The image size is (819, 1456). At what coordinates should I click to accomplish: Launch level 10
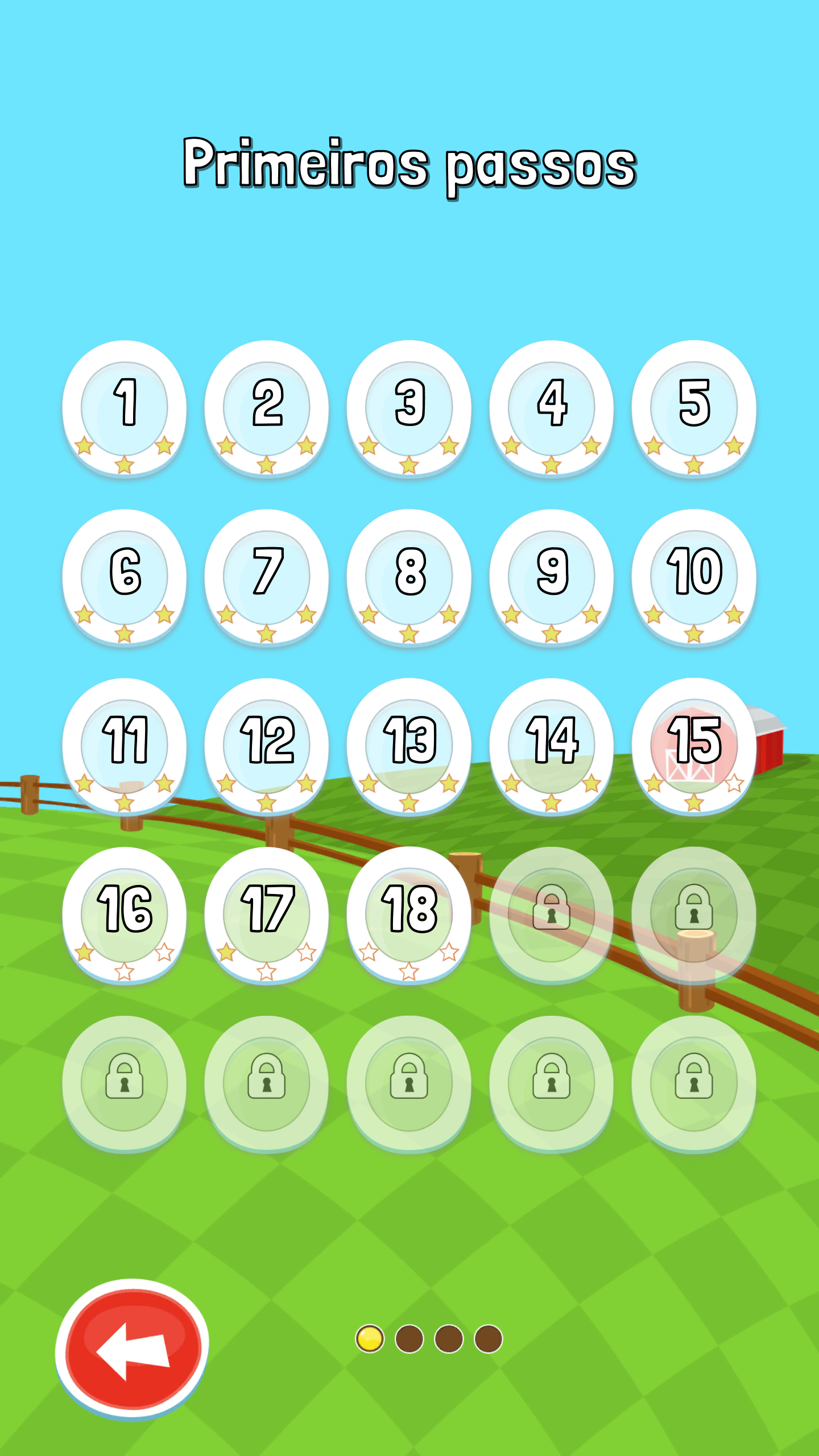pyautogui.click(x=693, y=576)
